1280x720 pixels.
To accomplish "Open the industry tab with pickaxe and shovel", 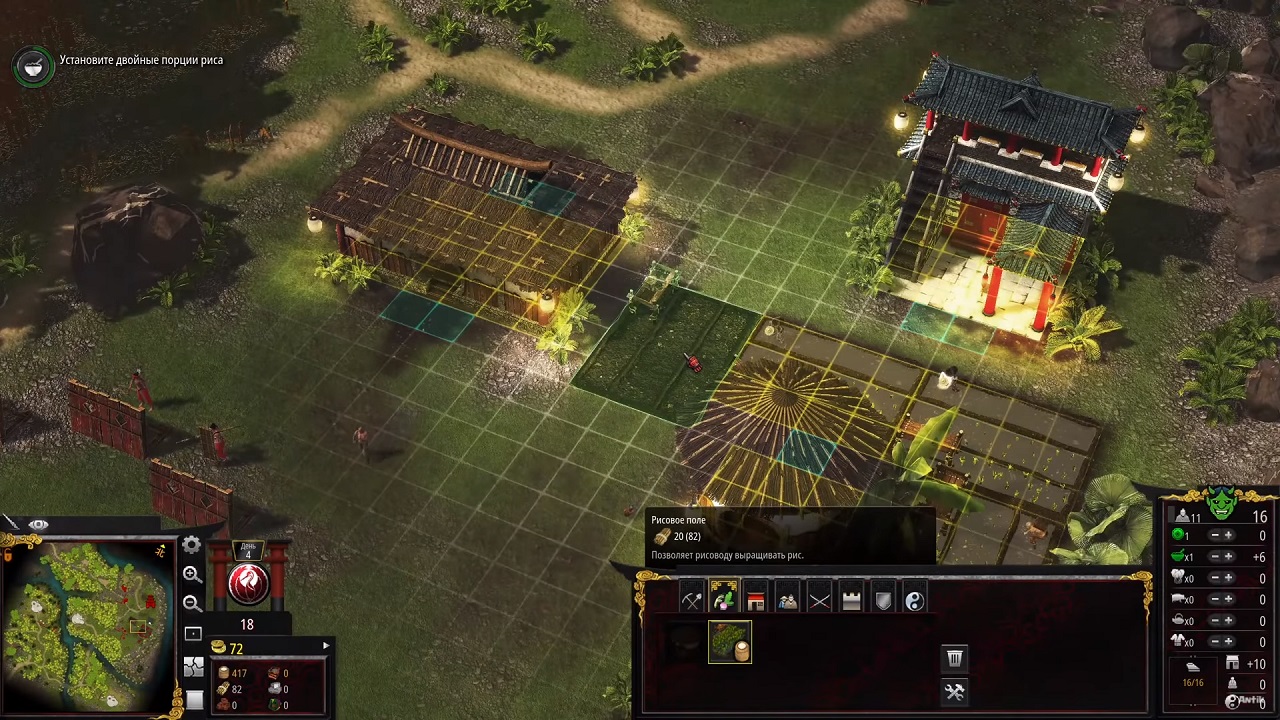I will click(x=692, y=600).
